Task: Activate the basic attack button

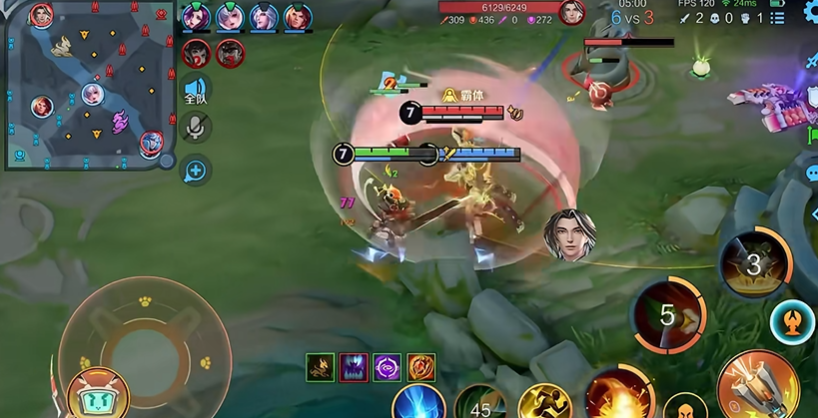Action: click(759, 385)
